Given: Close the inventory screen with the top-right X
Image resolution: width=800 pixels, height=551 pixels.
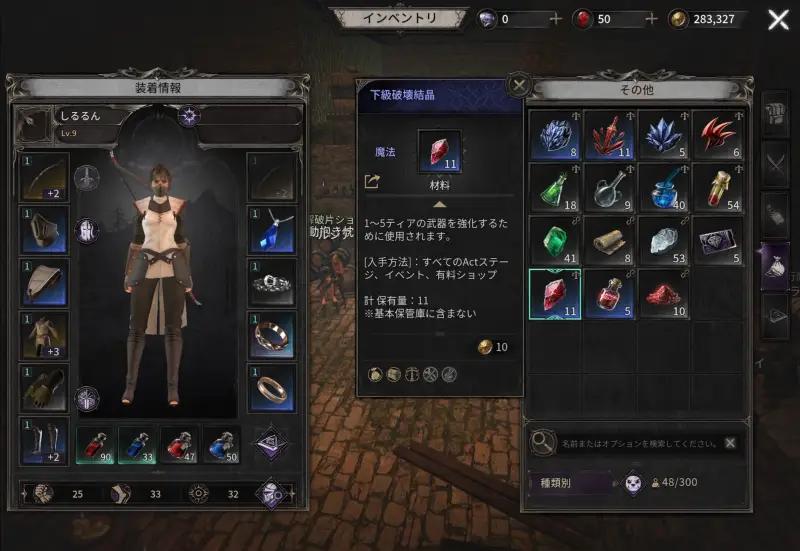Looking at the screenshot, I should coord(778,20).
